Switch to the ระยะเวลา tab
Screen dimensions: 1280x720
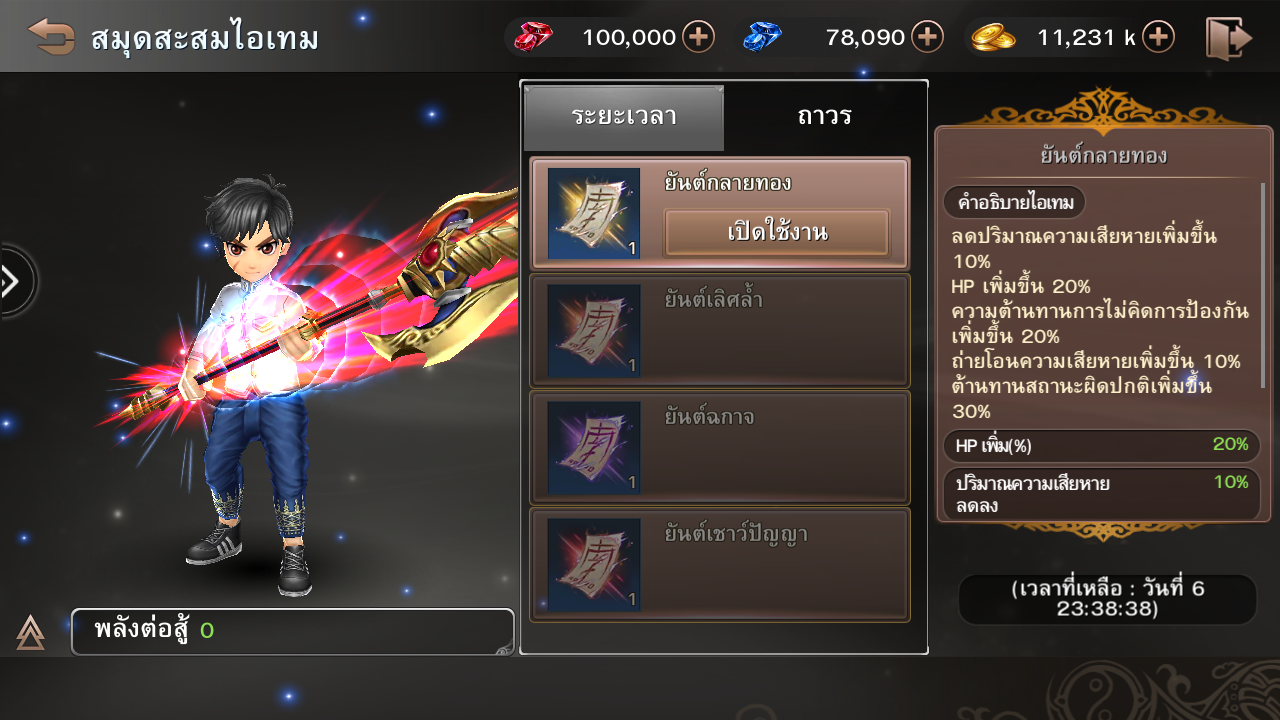point(624,117)
